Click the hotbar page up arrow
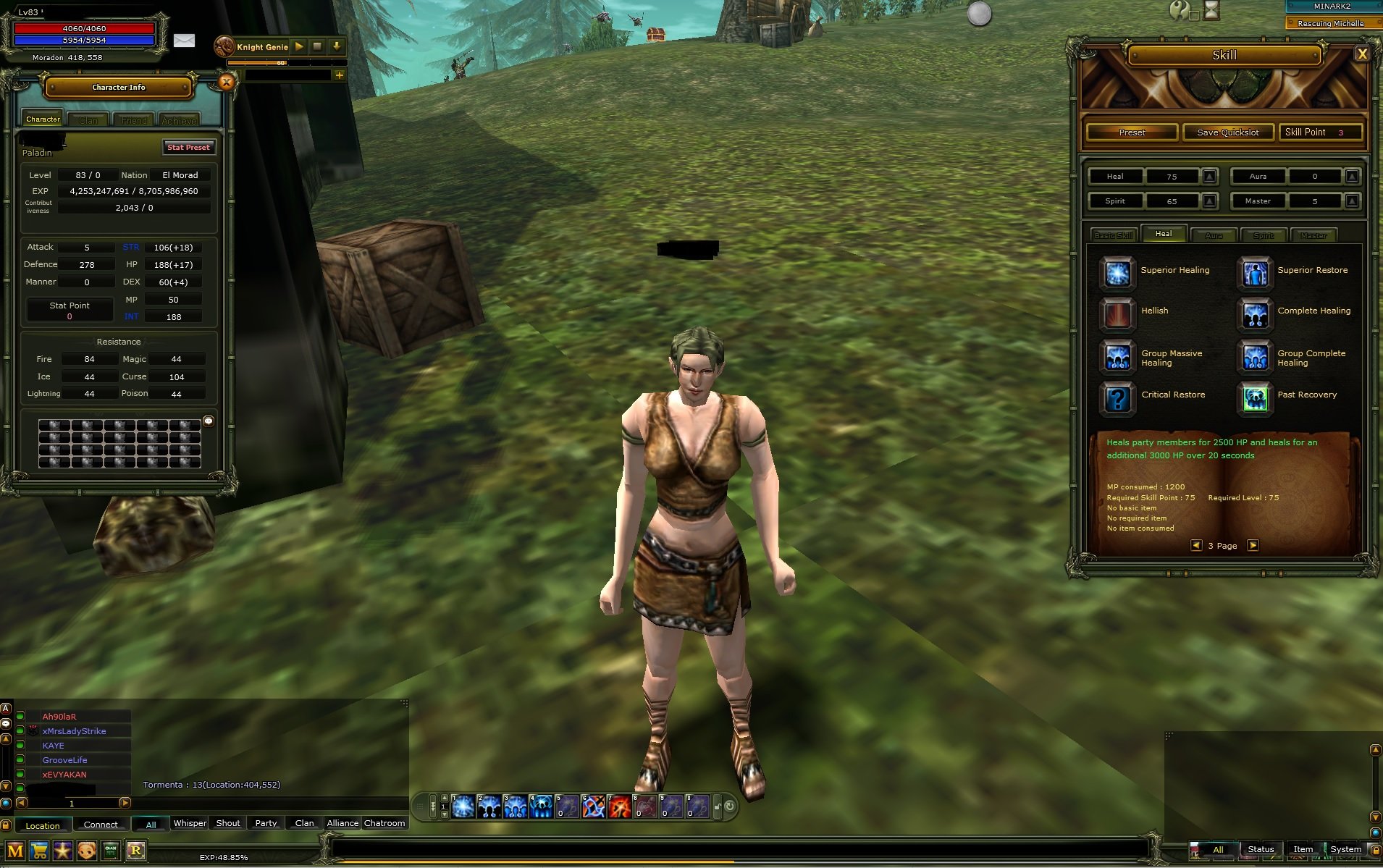This screenshot has height=868, width=1383. (x=443, y=799)
